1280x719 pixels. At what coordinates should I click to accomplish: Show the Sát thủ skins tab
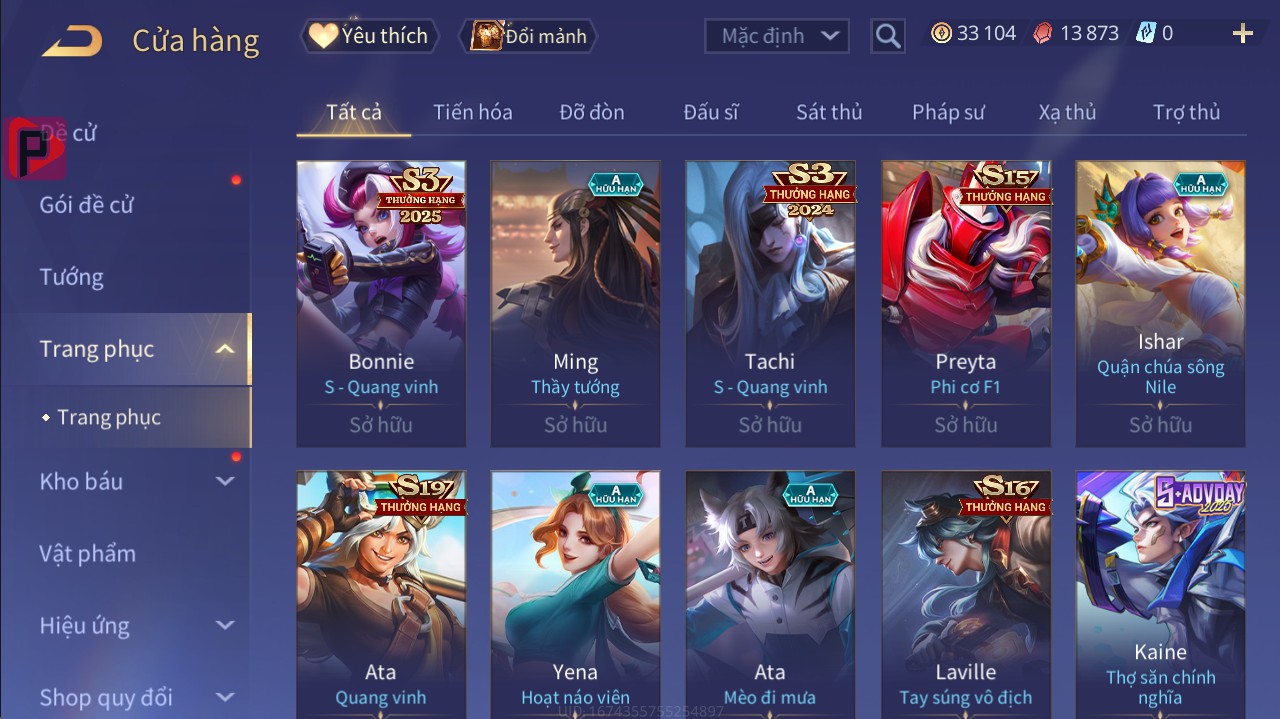pyautogui.click(x=829, y=112)
